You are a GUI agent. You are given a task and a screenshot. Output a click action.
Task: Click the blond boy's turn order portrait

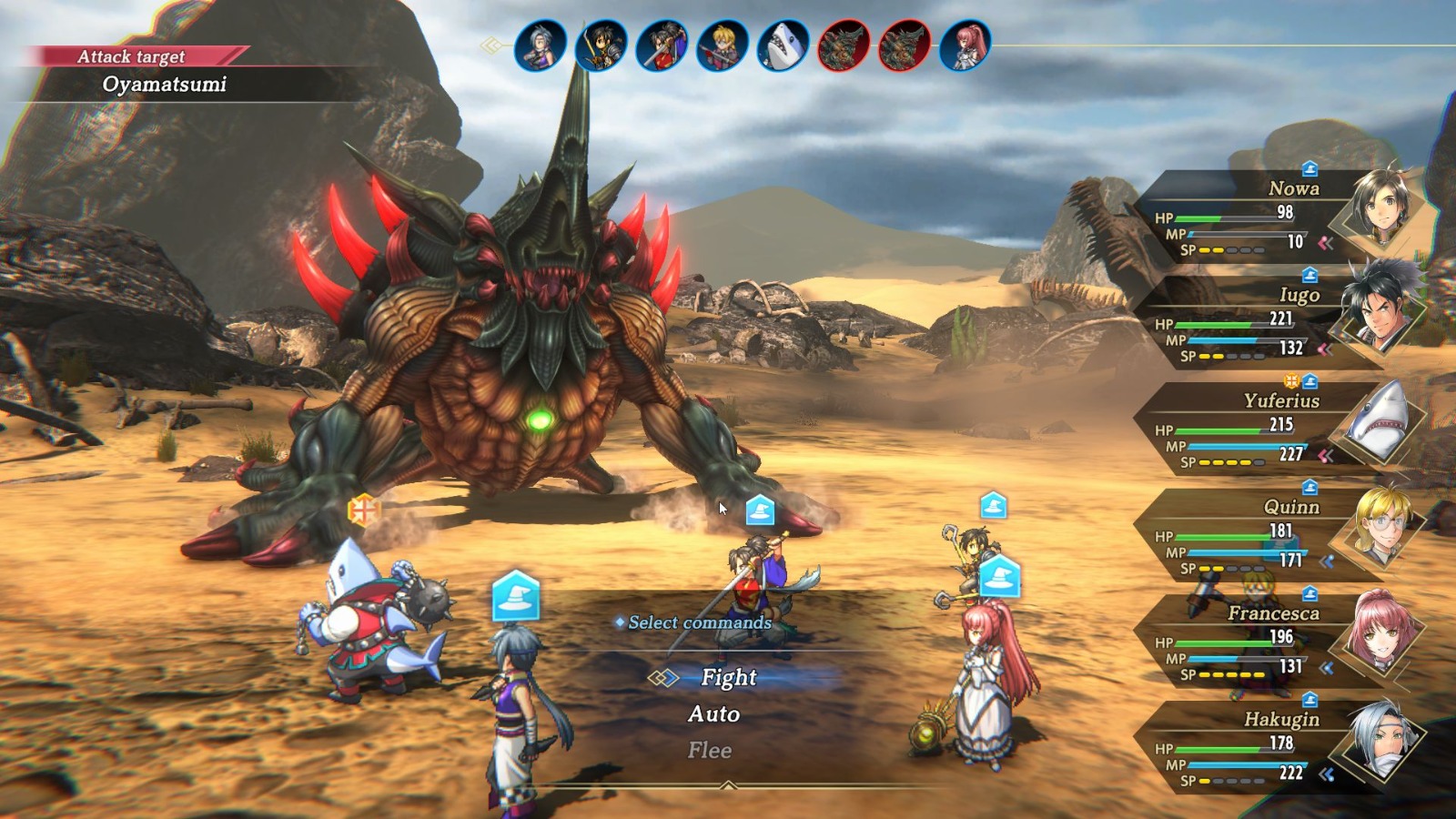pos(723,45)
